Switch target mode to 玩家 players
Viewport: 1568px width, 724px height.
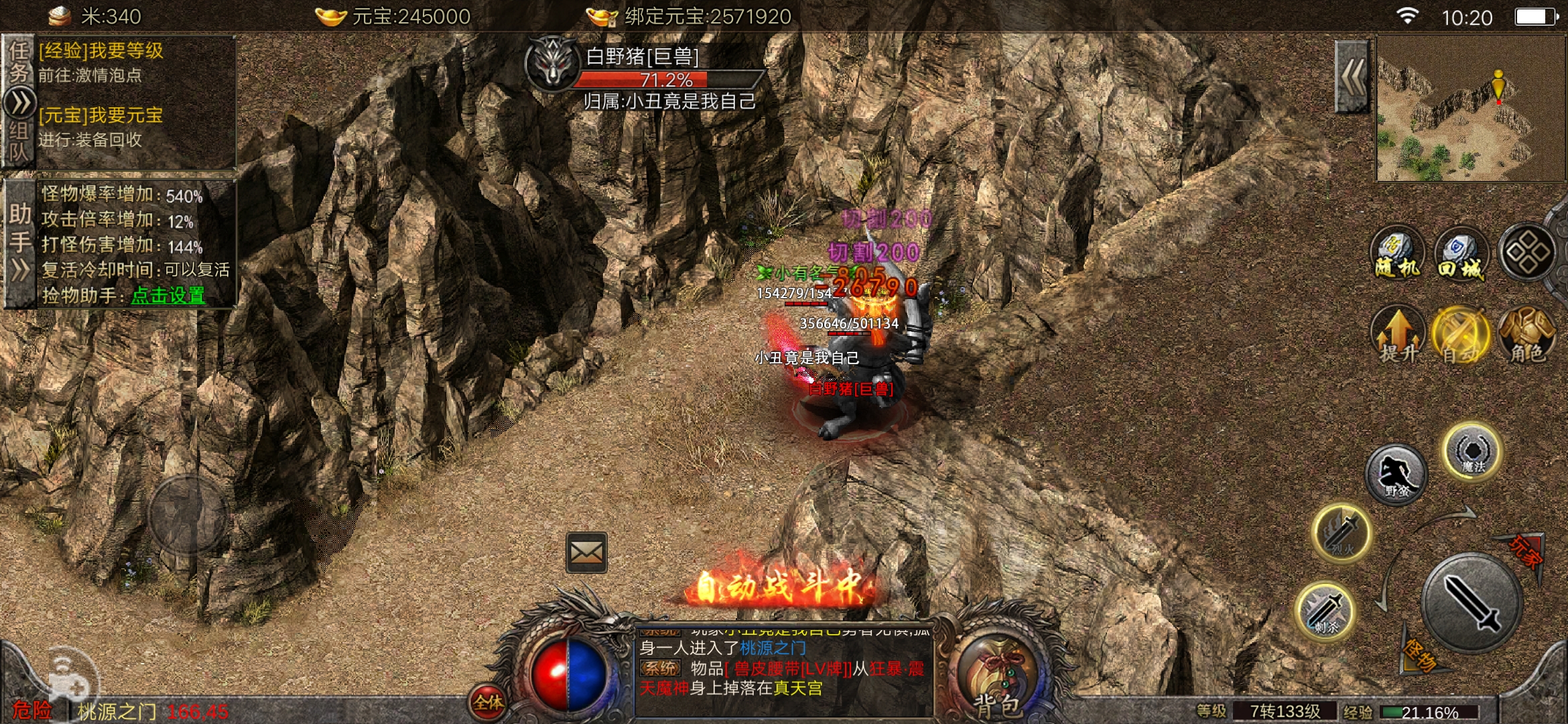[x=1525, y=552]
